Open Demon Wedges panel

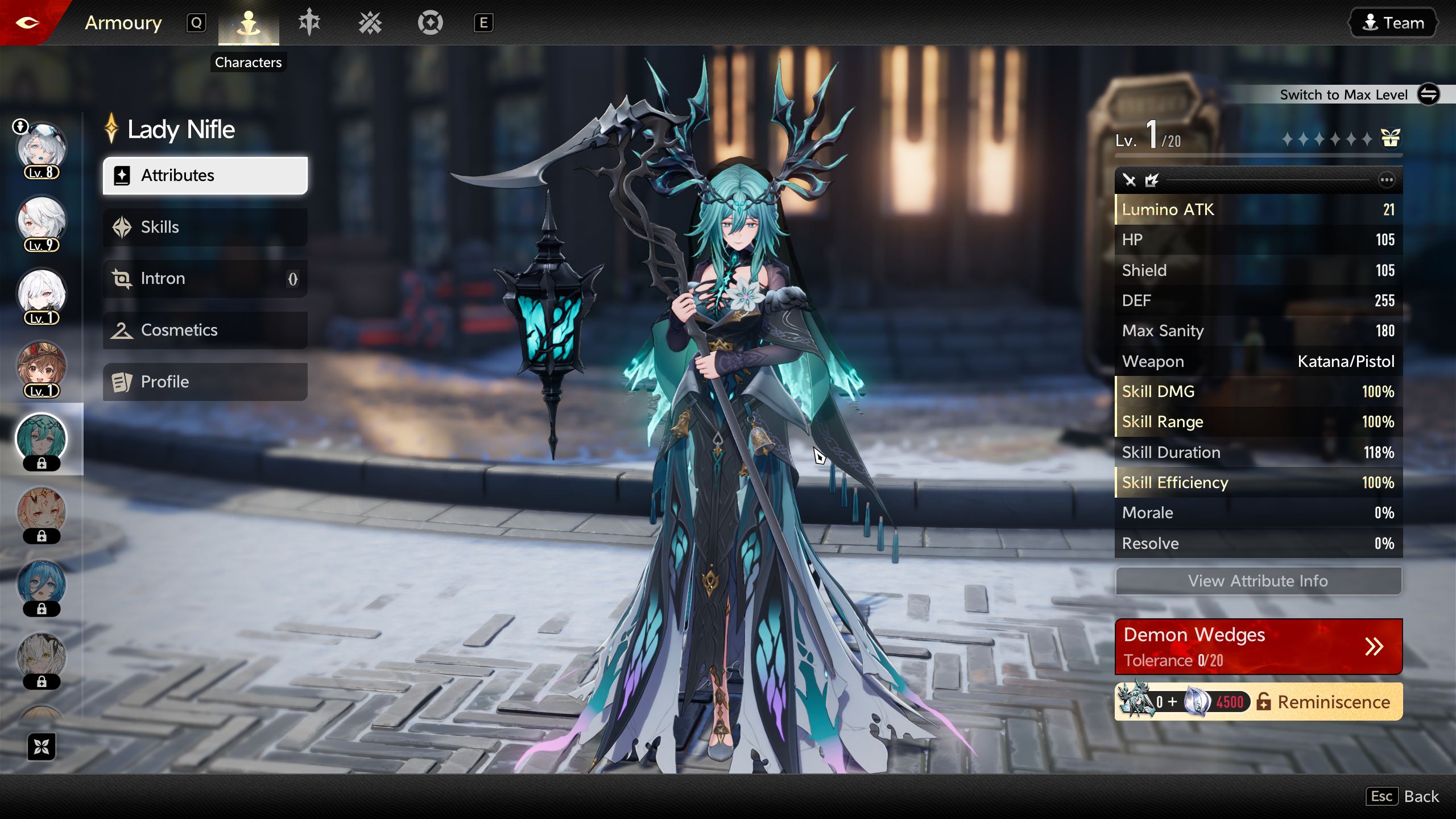[1258, 647]
